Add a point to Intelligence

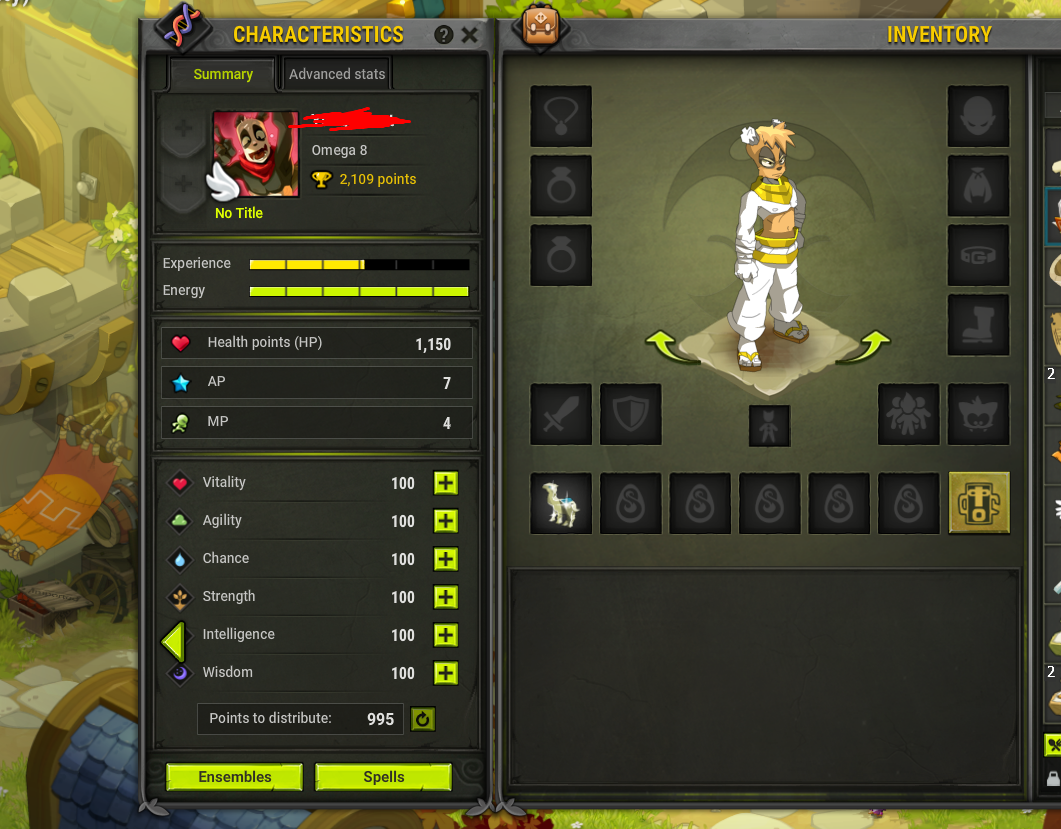pos(446,635)
